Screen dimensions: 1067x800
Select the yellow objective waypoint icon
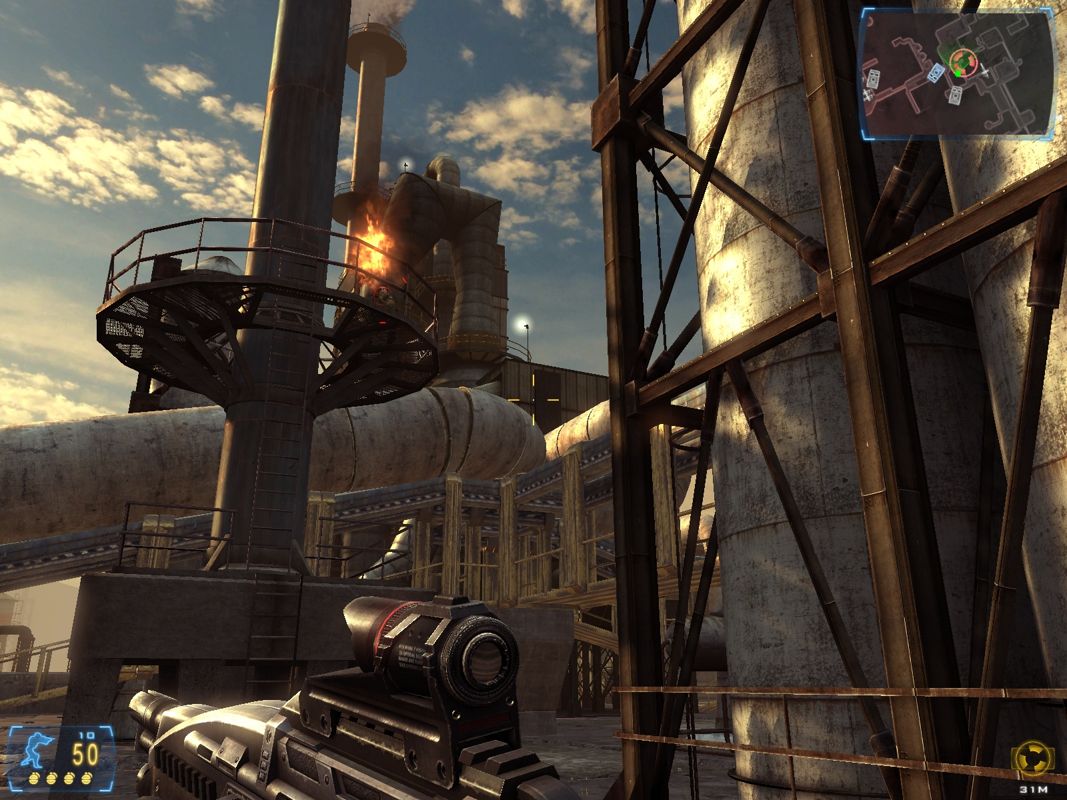click(1032, 757)
